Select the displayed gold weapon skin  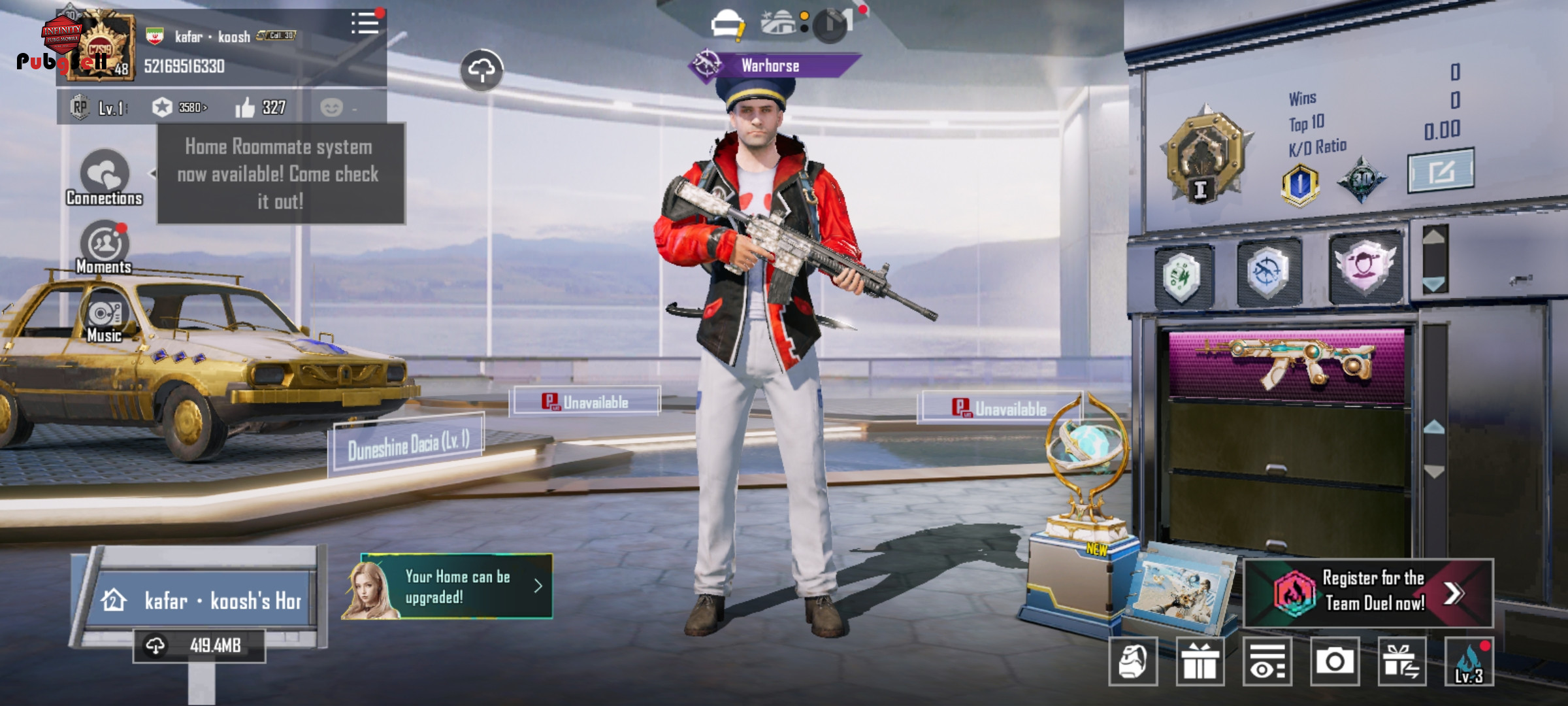[1286, 364]
